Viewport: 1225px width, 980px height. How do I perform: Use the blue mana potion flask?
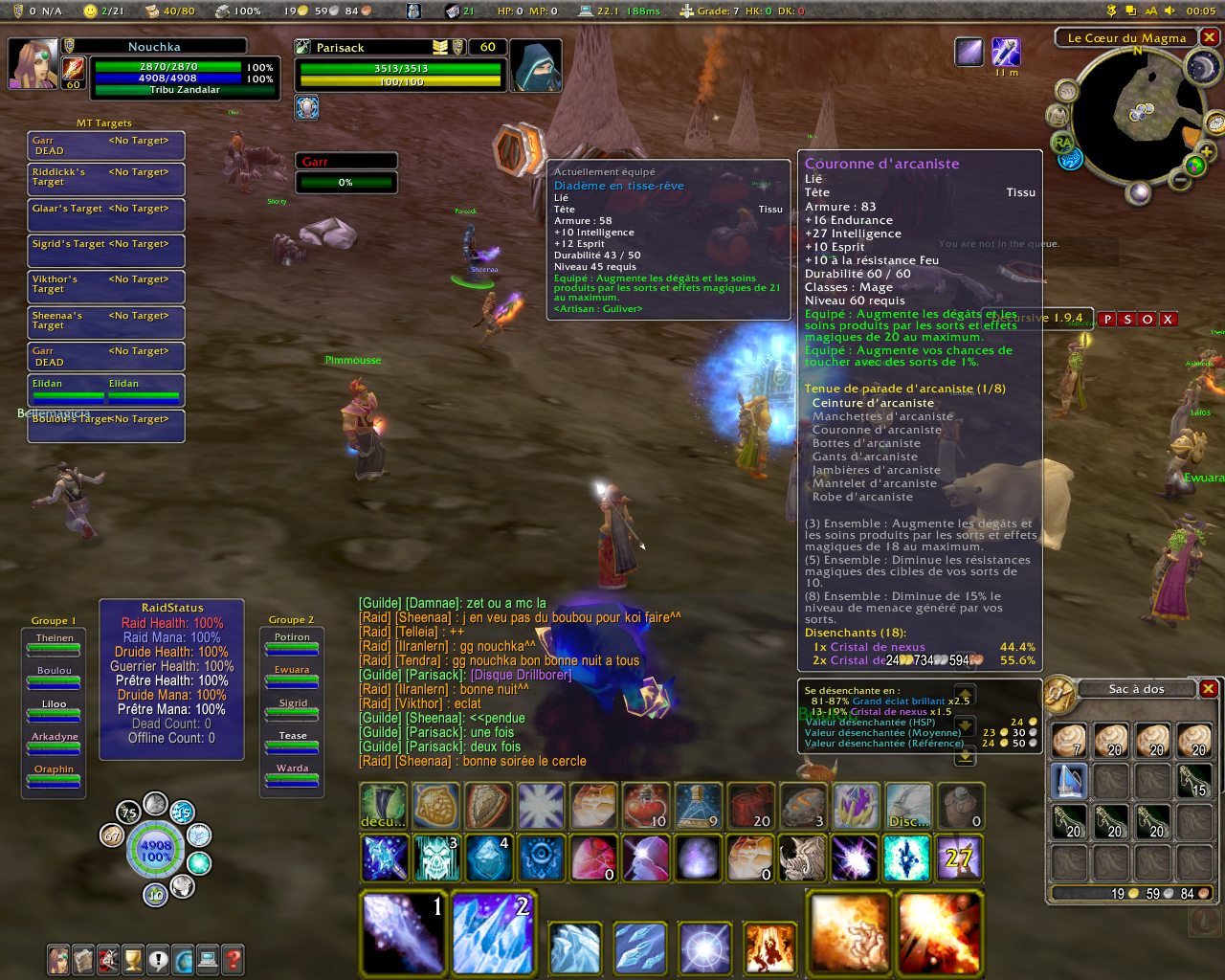point(698,806)
